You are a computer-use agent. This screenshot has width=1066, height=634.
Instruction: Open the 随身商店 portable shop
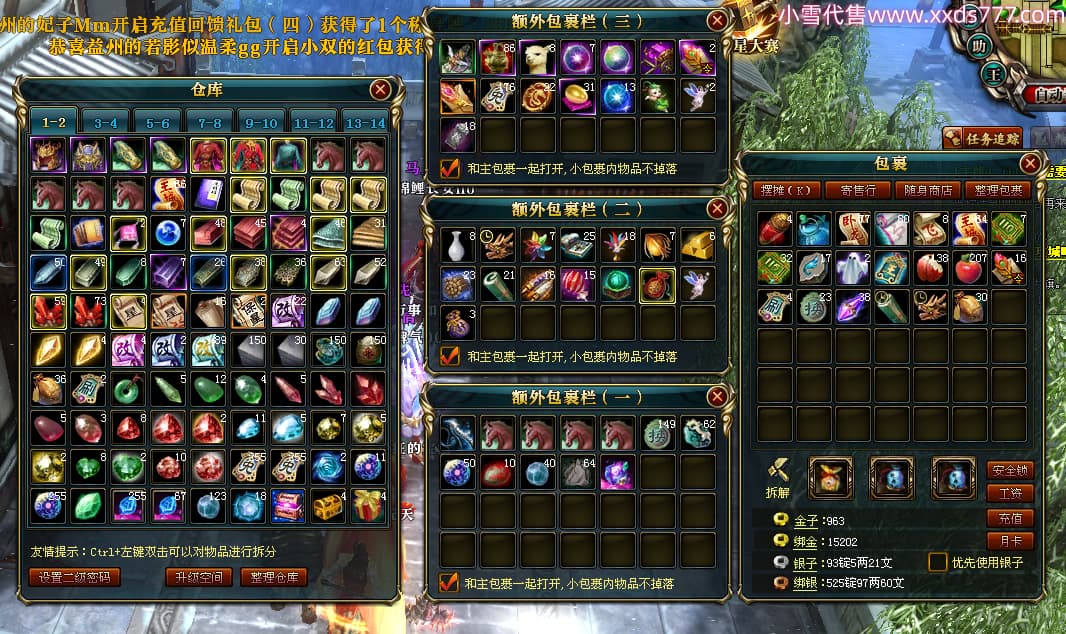pos(927,190)
